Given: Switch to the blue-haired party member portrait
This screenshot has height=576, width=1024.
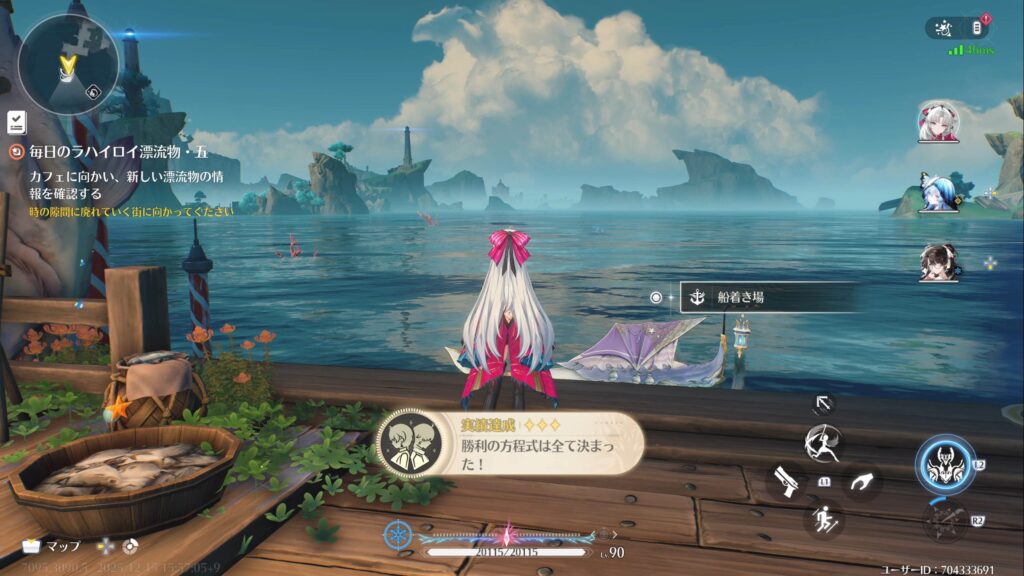Looking at the screenshot, I should pyautogui.click(x=938, y=193).
